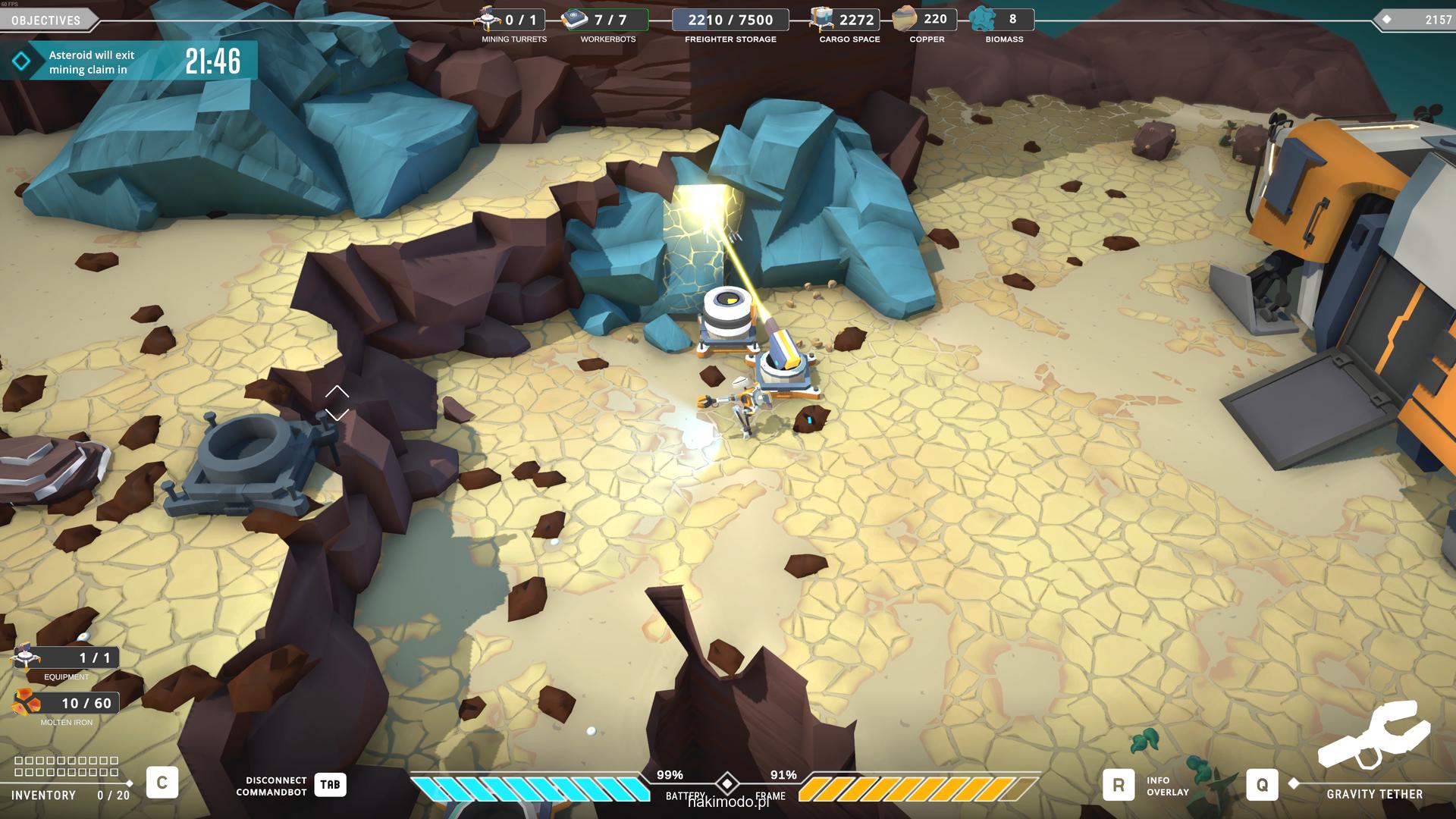Select the Biomass resource icon
Screen dimensions: 1456x819
tap(983, 19)
